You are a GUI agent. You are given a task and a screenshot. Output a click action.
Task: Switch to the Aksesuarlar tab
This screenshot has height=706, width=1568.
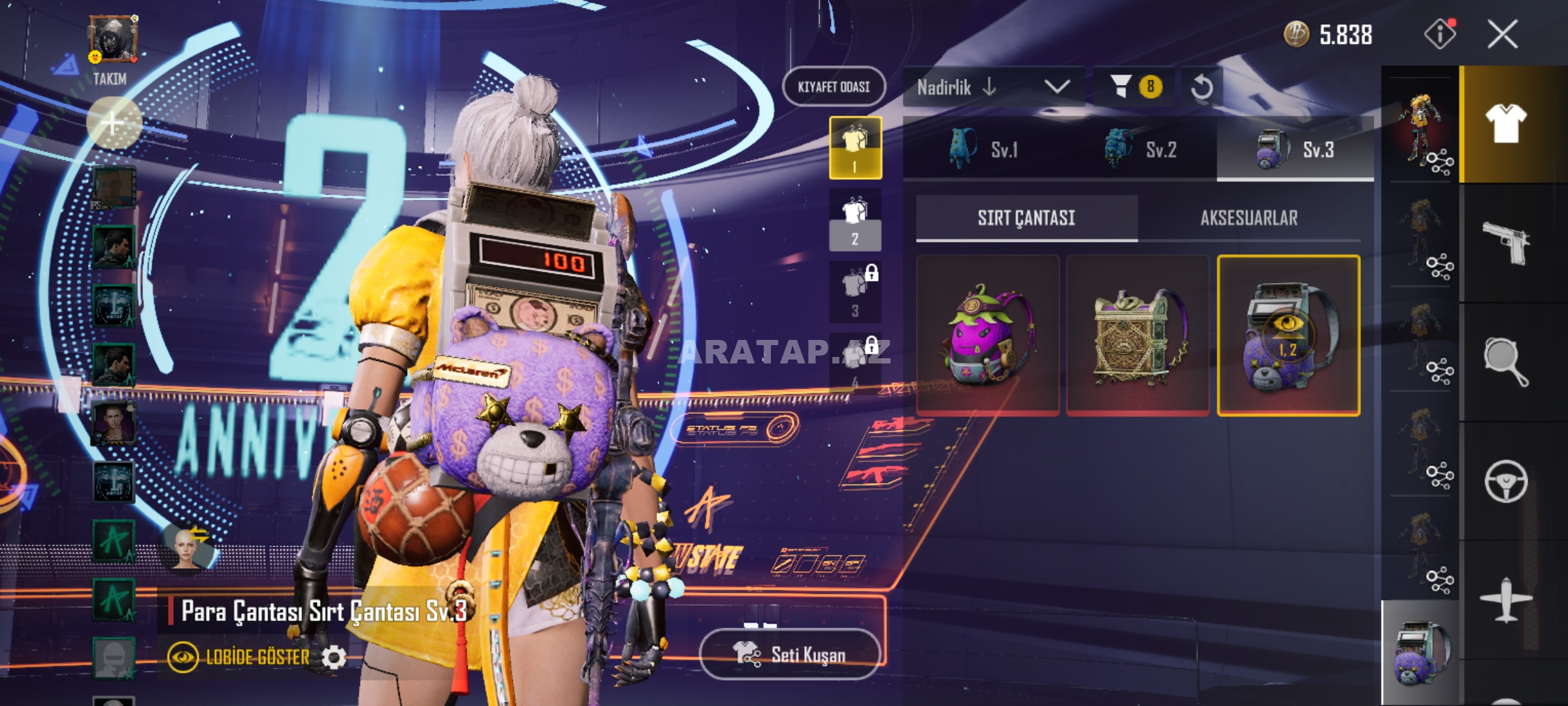[1249, 218]
